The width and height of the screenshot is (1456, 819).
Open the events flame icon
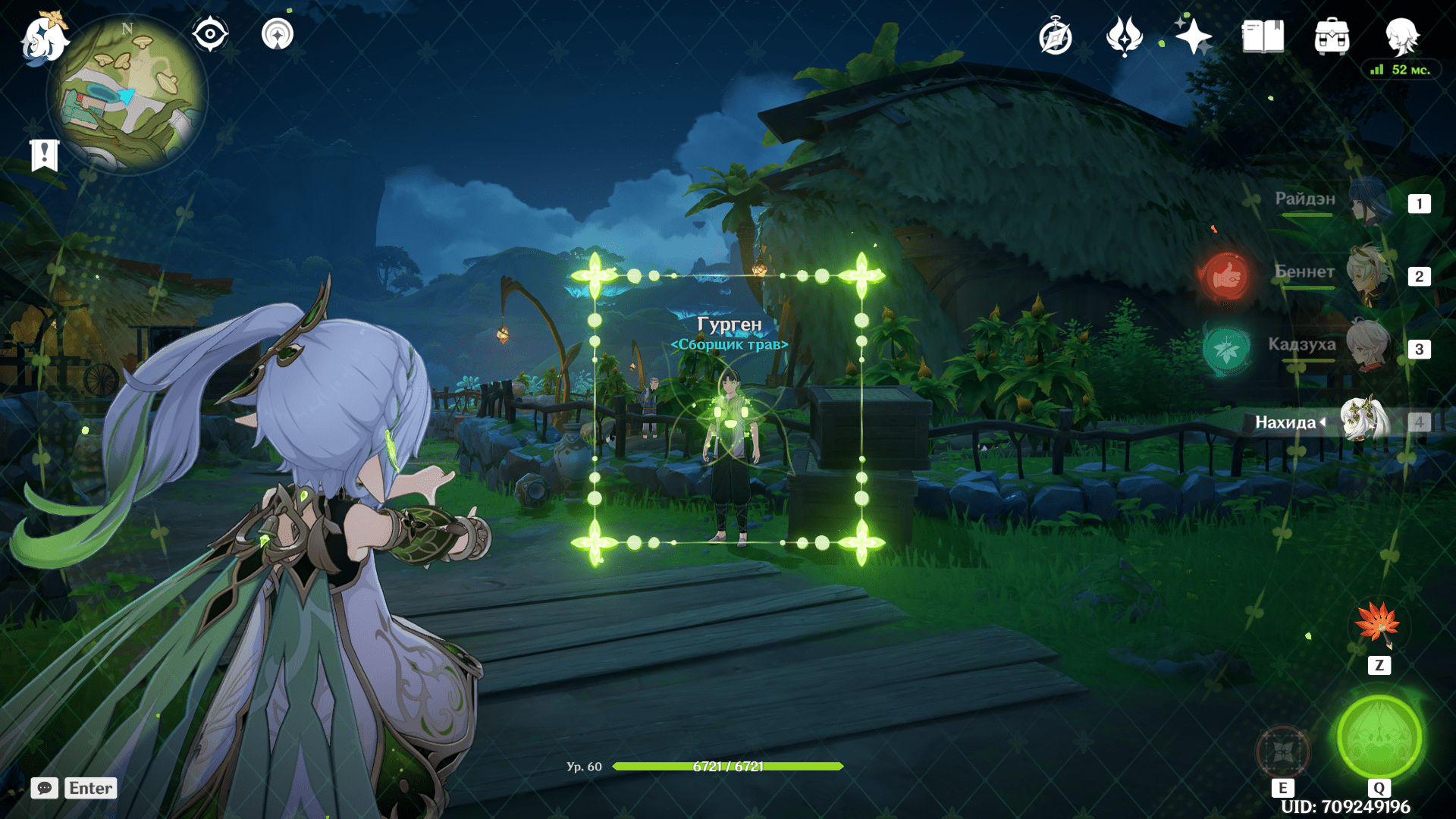click(x=1124, y=36)
